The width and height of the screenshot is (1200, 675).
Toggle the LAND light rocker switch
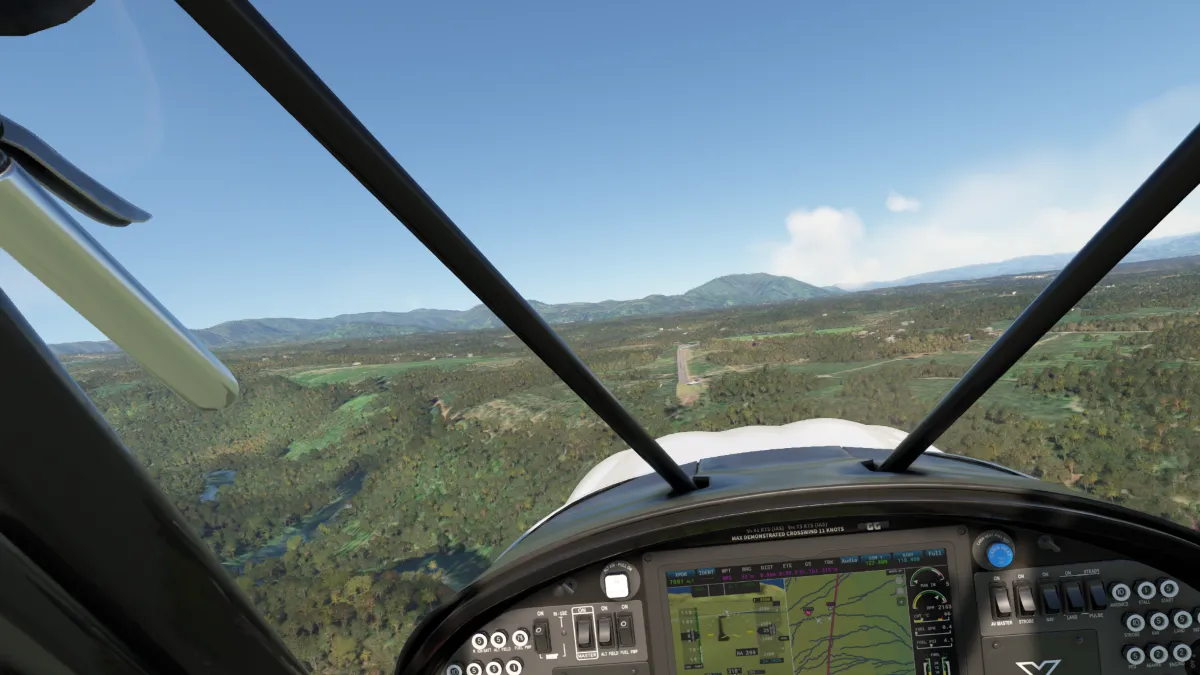coord(1075,597)
